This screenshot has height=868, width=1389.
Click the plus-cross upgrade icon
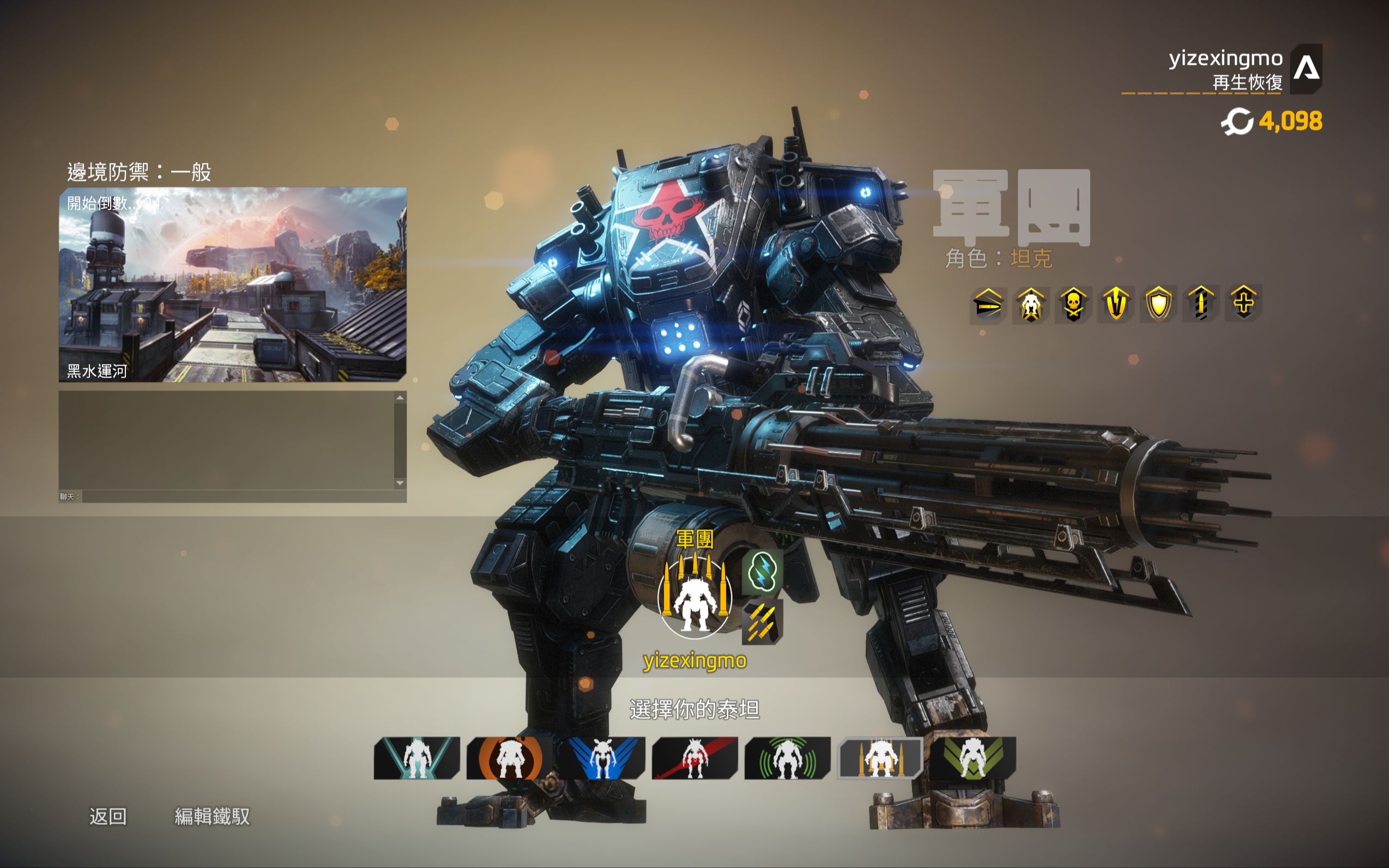1243,302
